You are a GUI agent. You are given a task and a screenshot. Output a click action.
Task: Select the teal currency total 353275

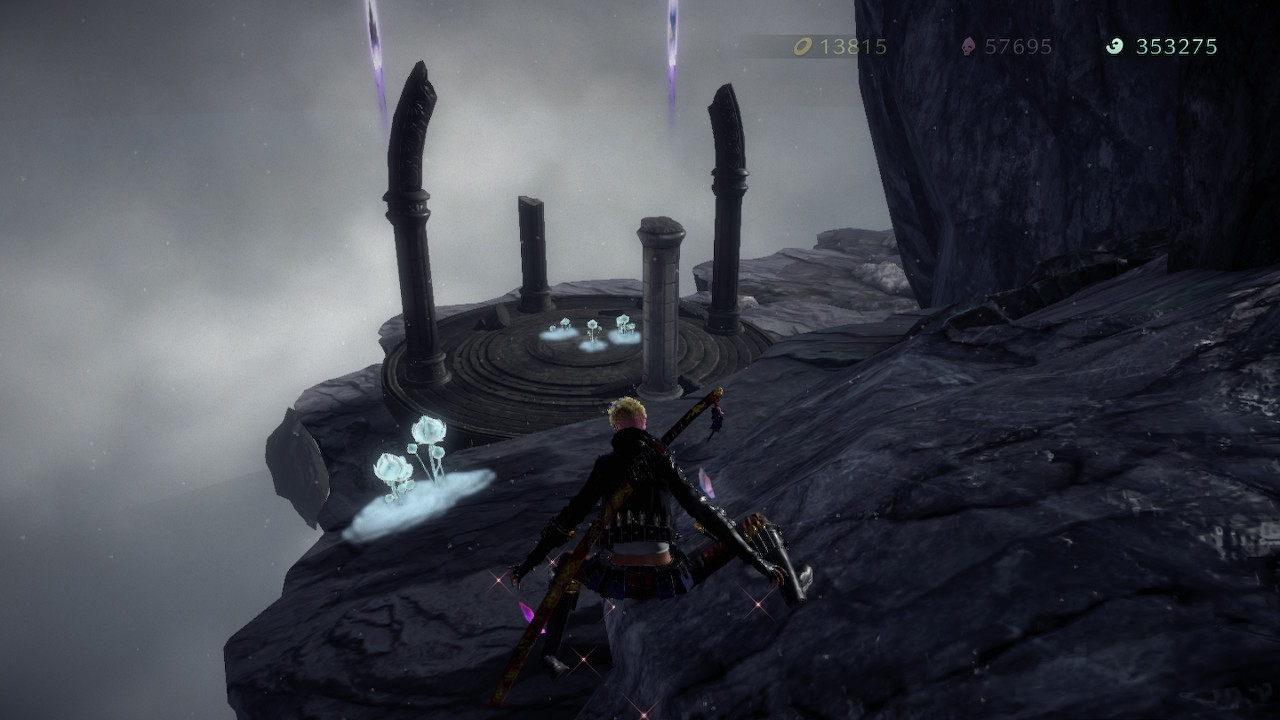(1177, 45)
